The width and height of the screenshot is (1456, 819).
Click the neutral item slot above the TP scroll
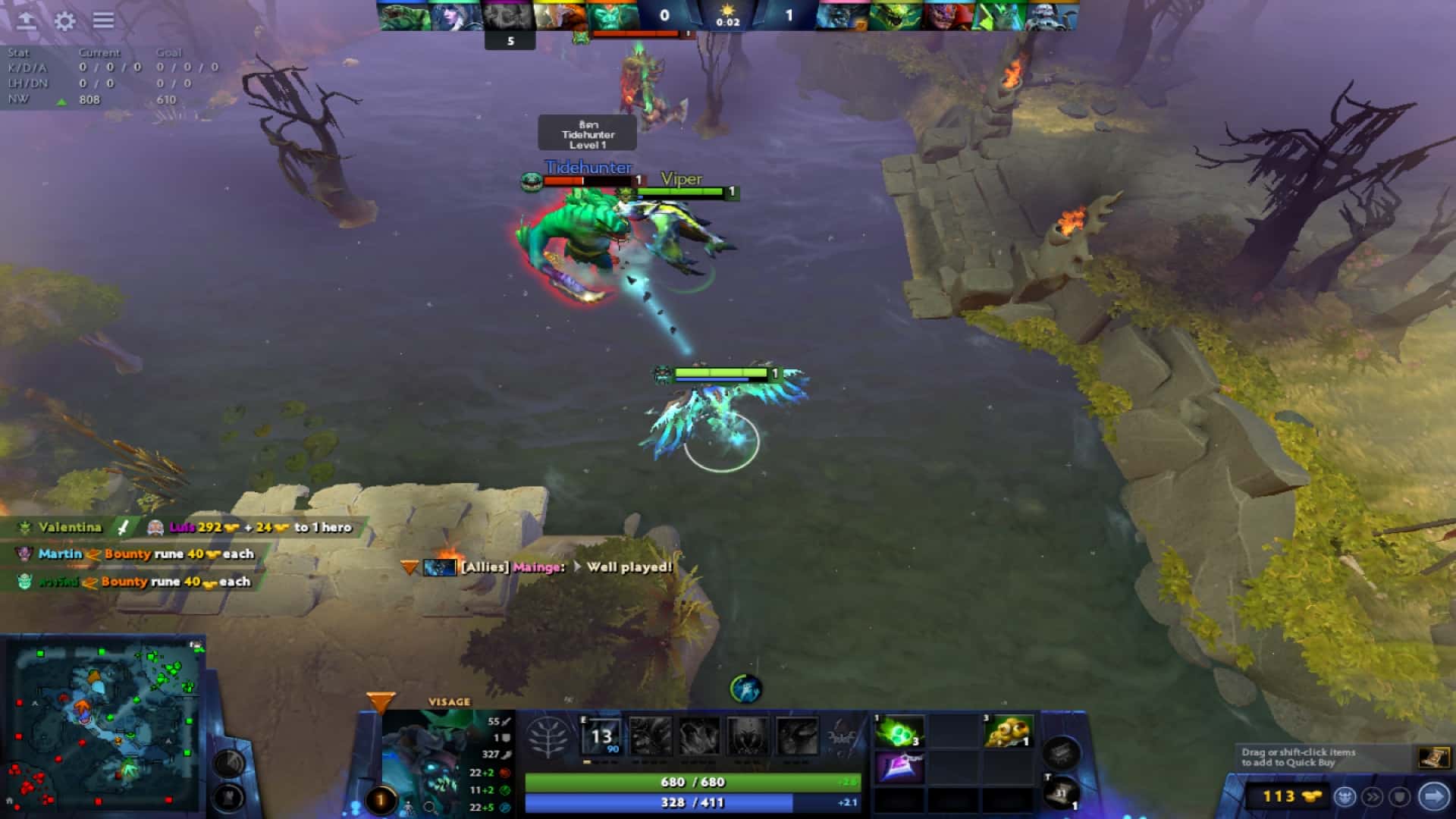coord(1062,753)
